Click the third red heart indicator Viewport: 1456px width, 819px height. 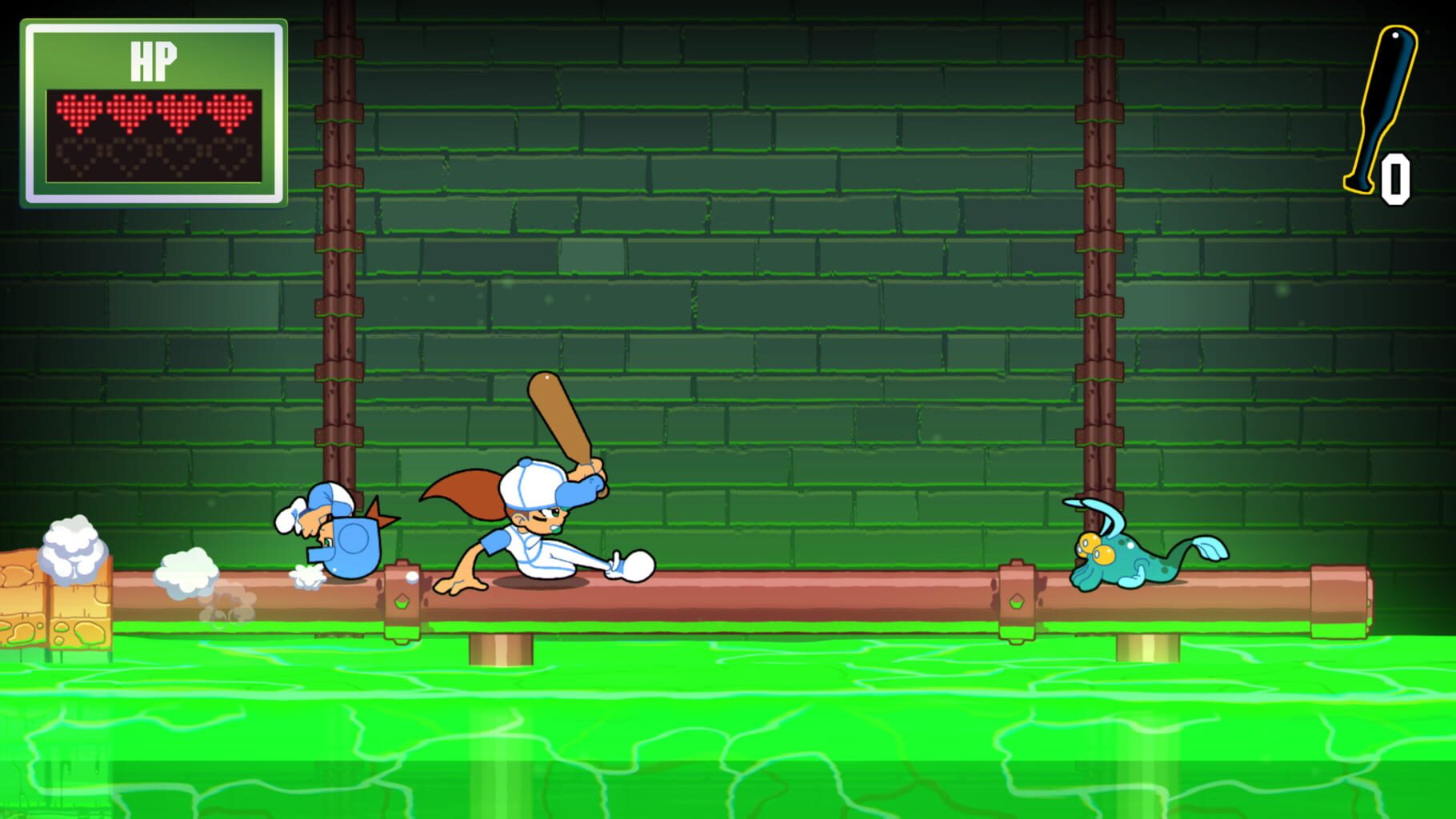point(180,110)
